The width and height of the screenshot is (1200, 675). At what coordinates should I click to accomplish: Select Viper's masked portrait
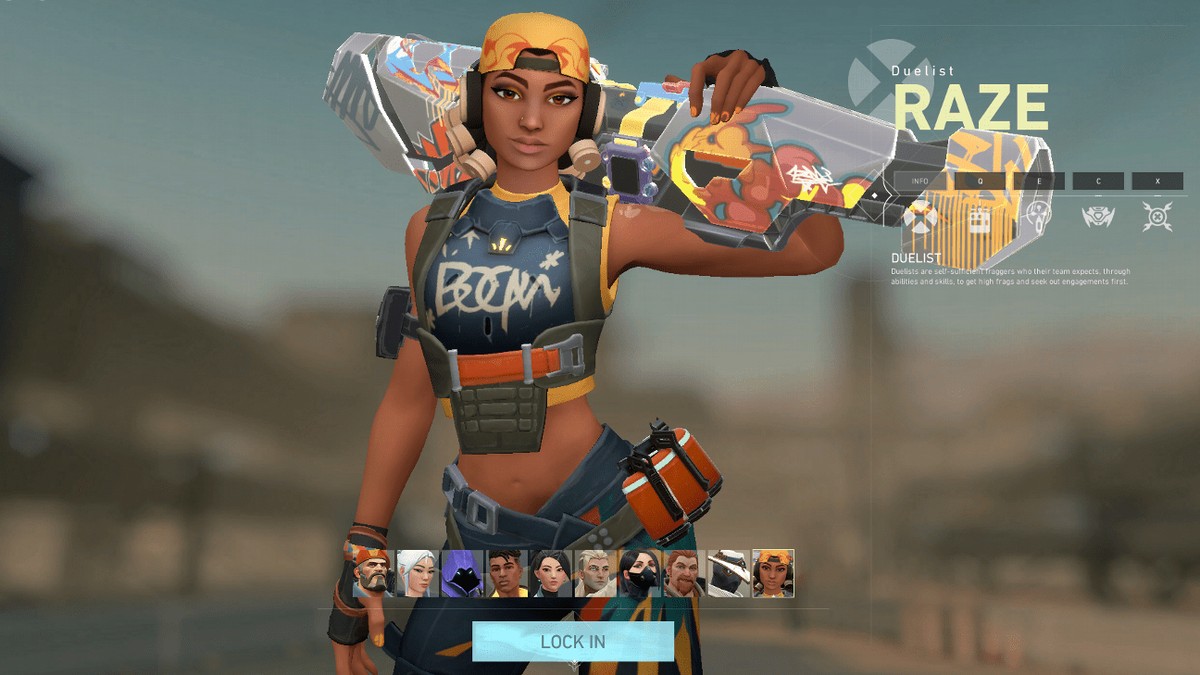[640, 573]
